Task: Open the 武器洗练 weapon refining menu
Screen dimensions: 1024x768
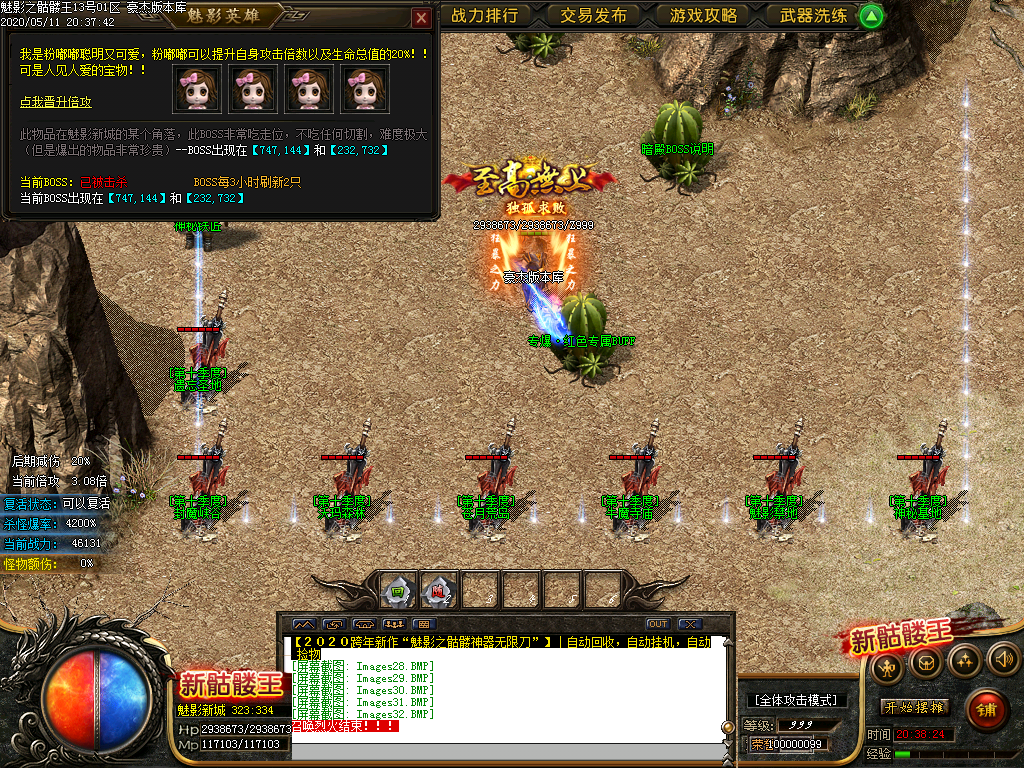Action: pos(814,15)
